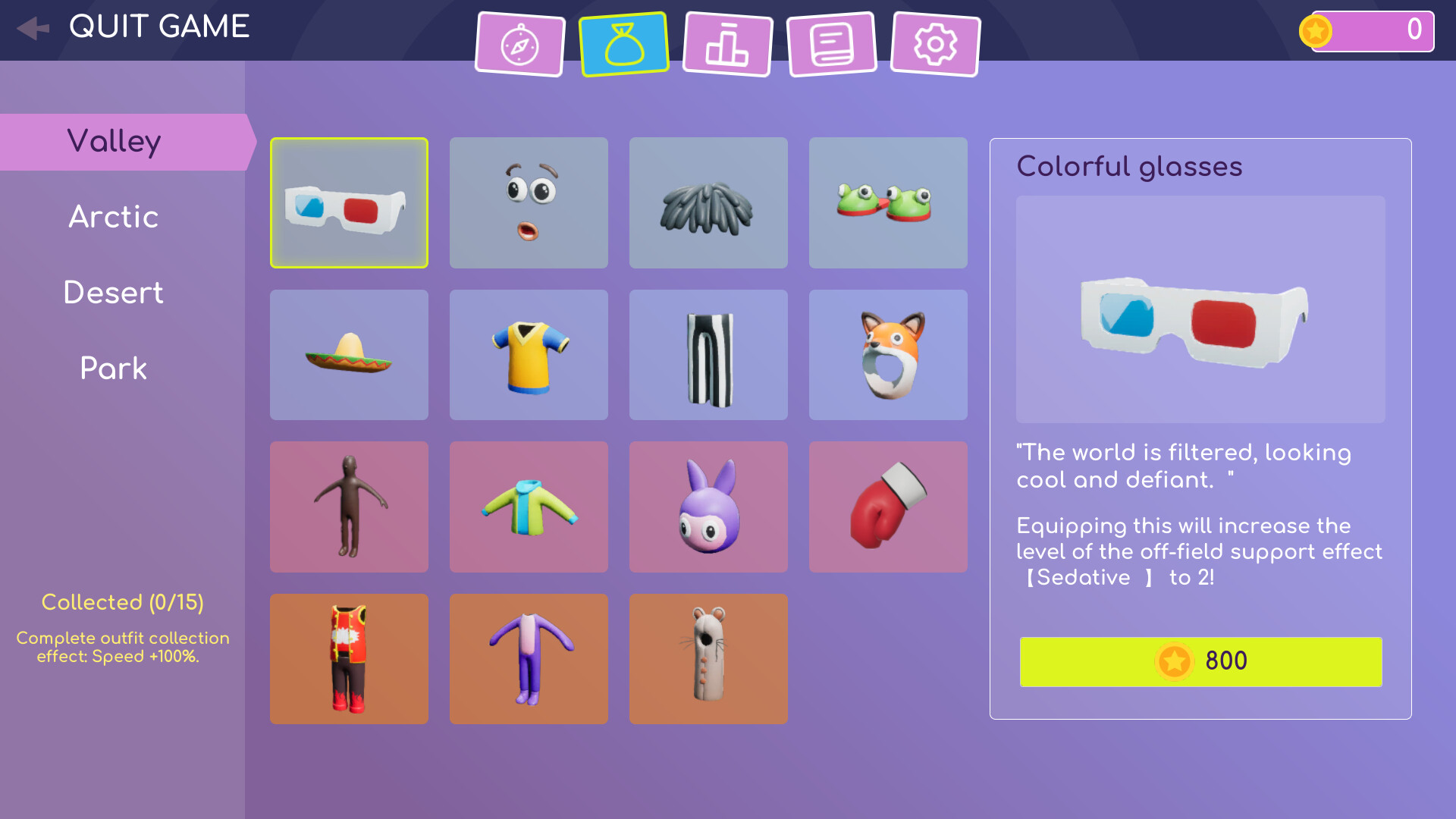Select the frog slippers item
Image resolution: width=1456 pixels, height=819 pixels.
(887, 202)
